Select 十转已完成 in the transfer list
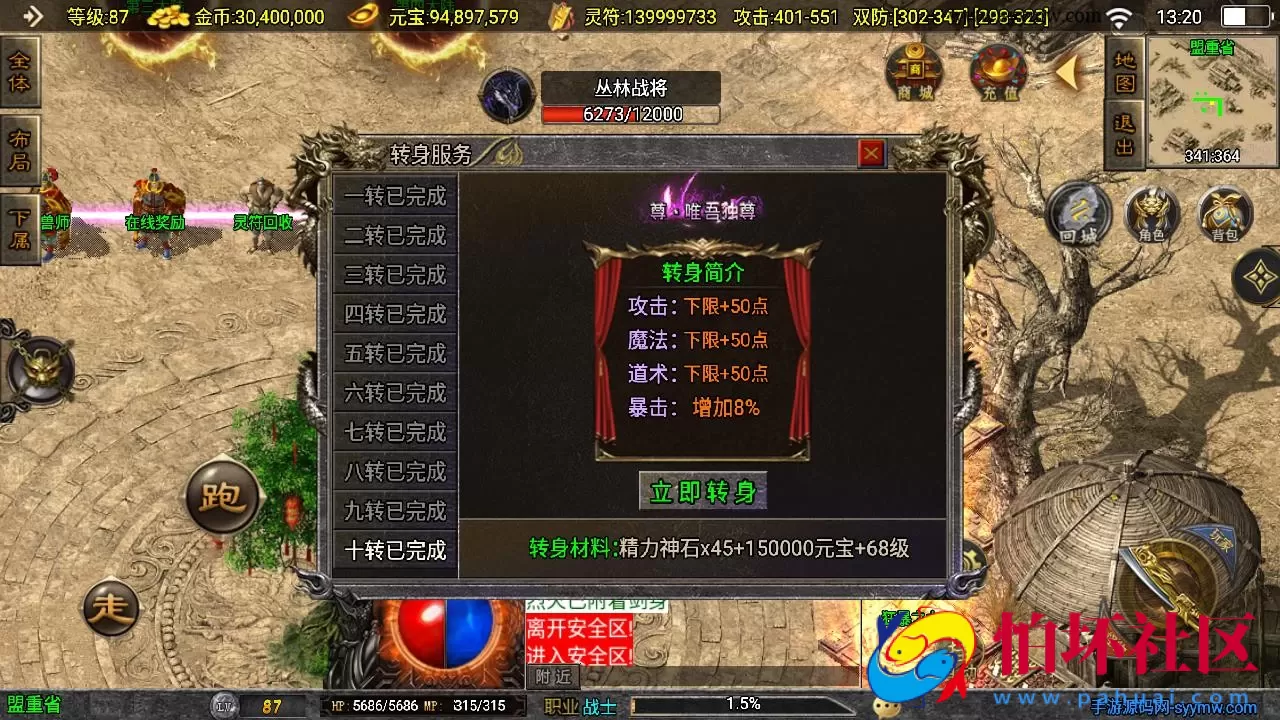This screenshot has height=720, width=1280. [x=393, y=551]
